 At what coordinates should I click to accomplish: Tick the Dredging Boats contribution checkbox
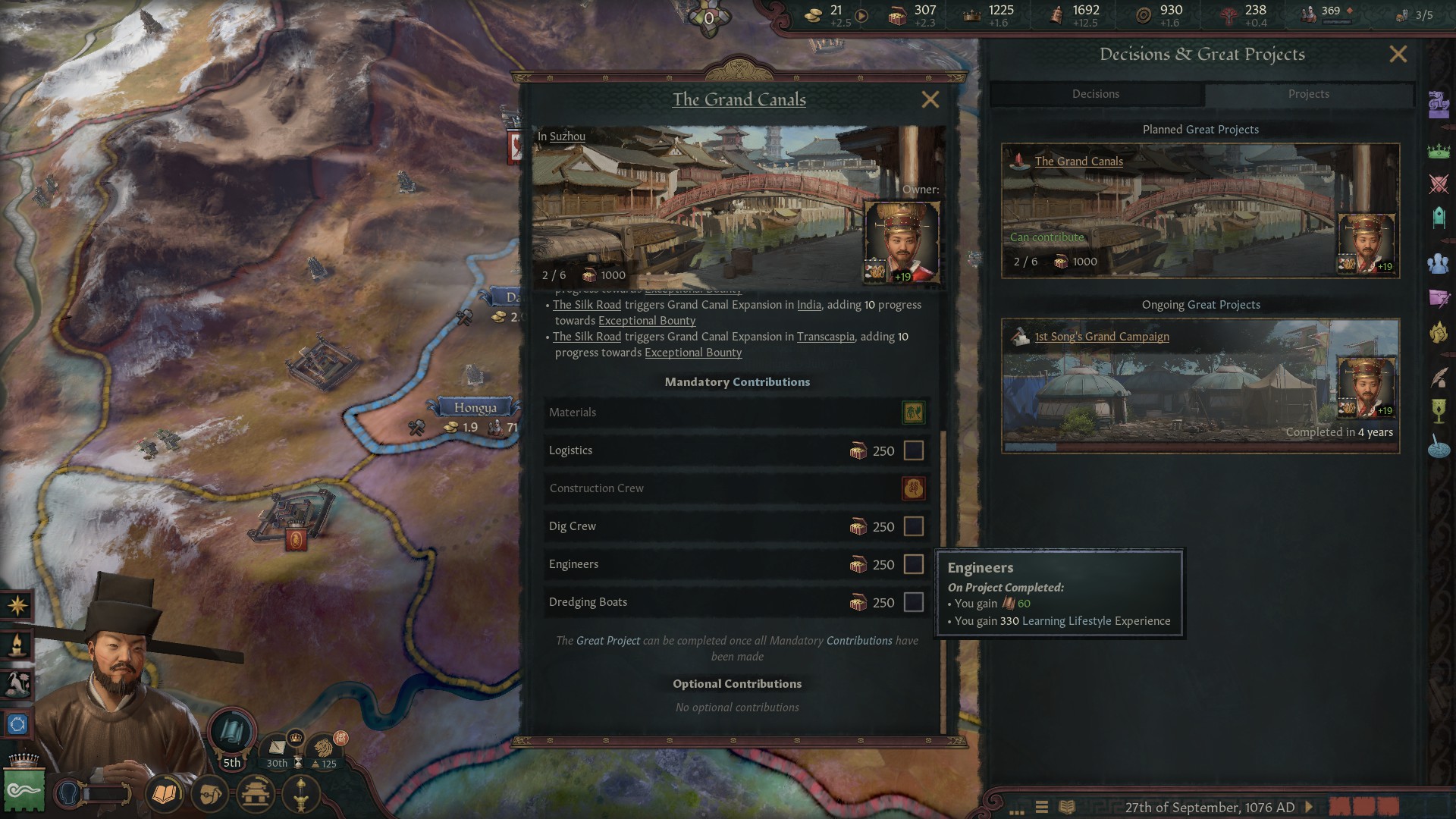914,602
